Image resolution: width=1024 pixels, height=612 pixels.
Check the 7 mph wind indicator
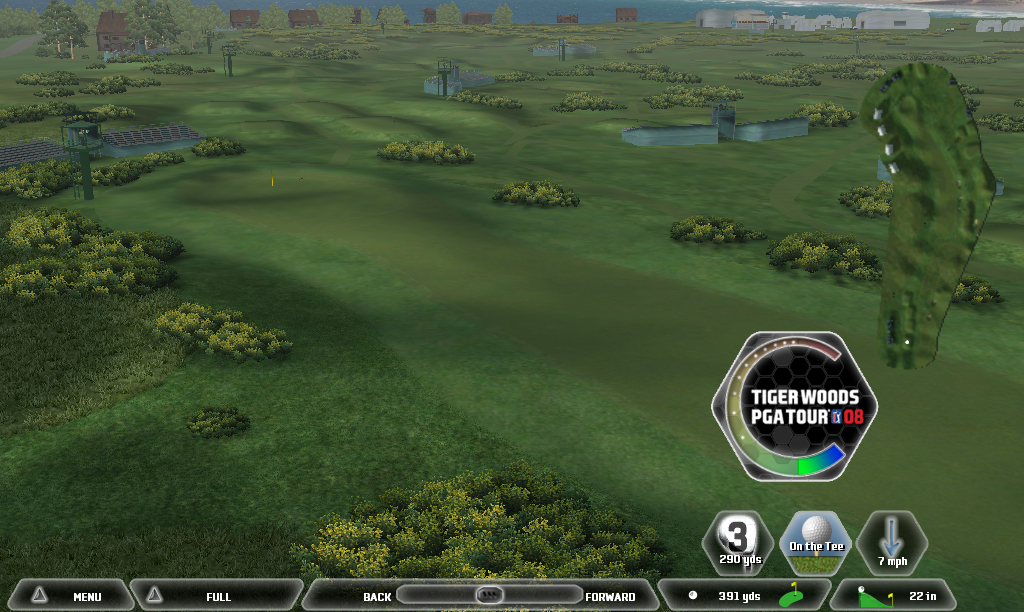click(x=891, y=543)
